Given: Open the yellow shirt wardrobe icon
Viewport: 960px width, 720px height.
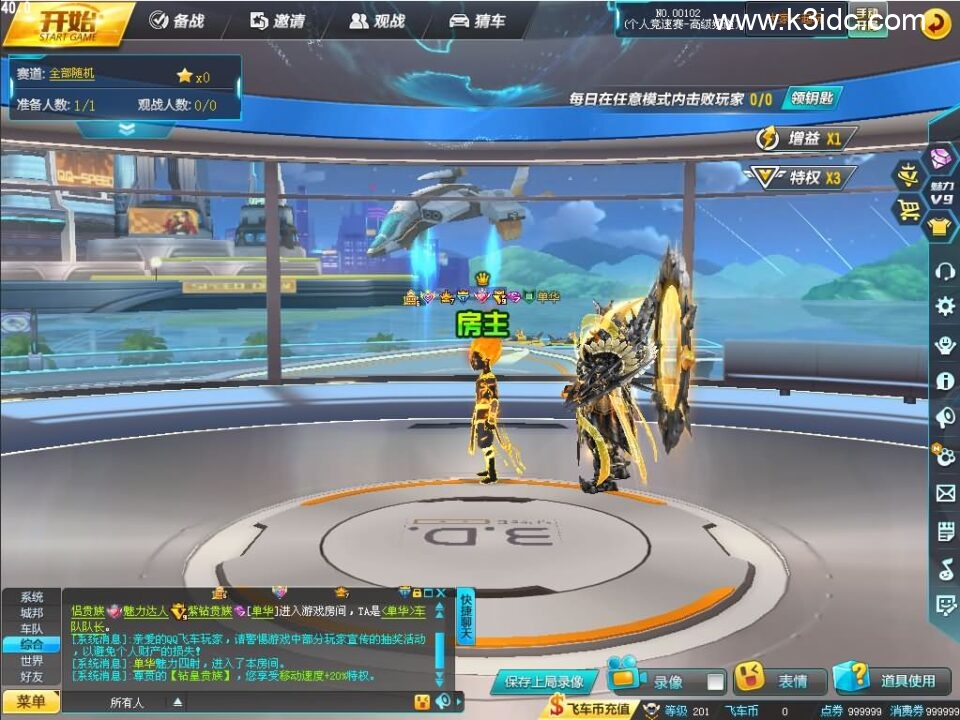Looking at the screenshot, I should [x=940, y=227].
